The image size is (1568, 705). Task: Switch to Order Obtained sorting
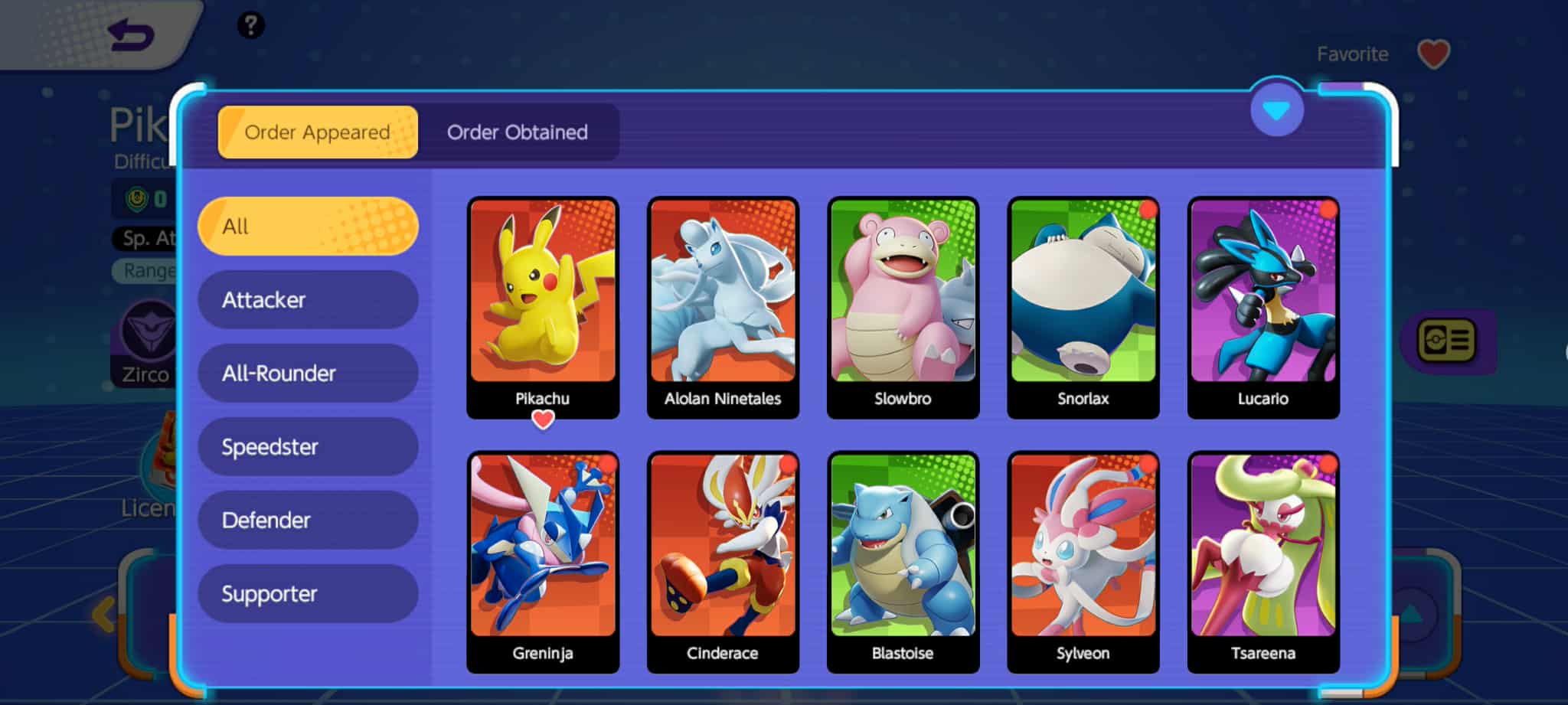coord(518,132)
